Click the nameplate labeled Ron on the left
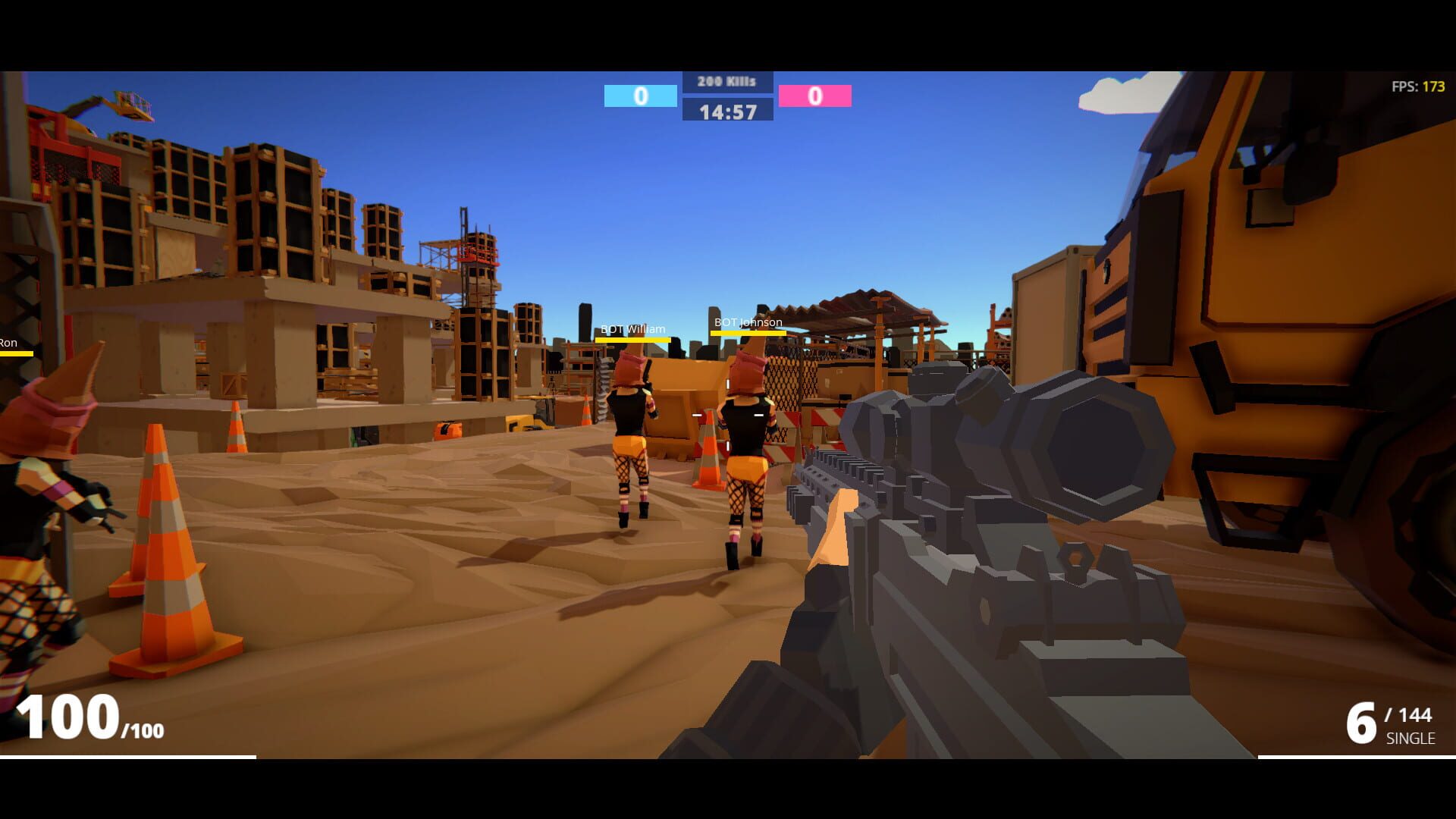Screen dimensions: 1456x819 click(x=8, y=343)
